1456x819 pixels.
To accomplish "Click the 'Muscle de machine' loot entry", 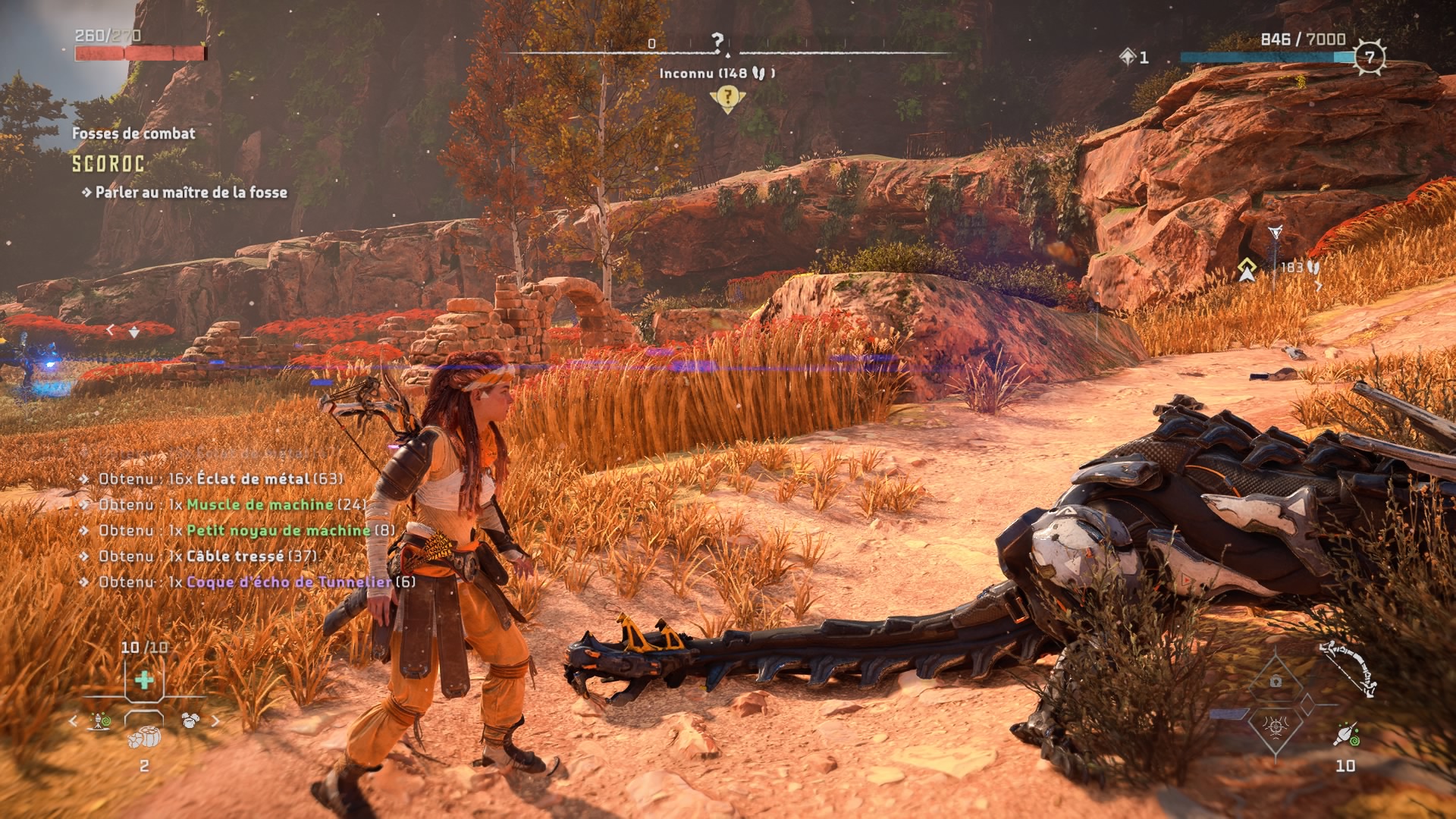I will pos(260,505).
